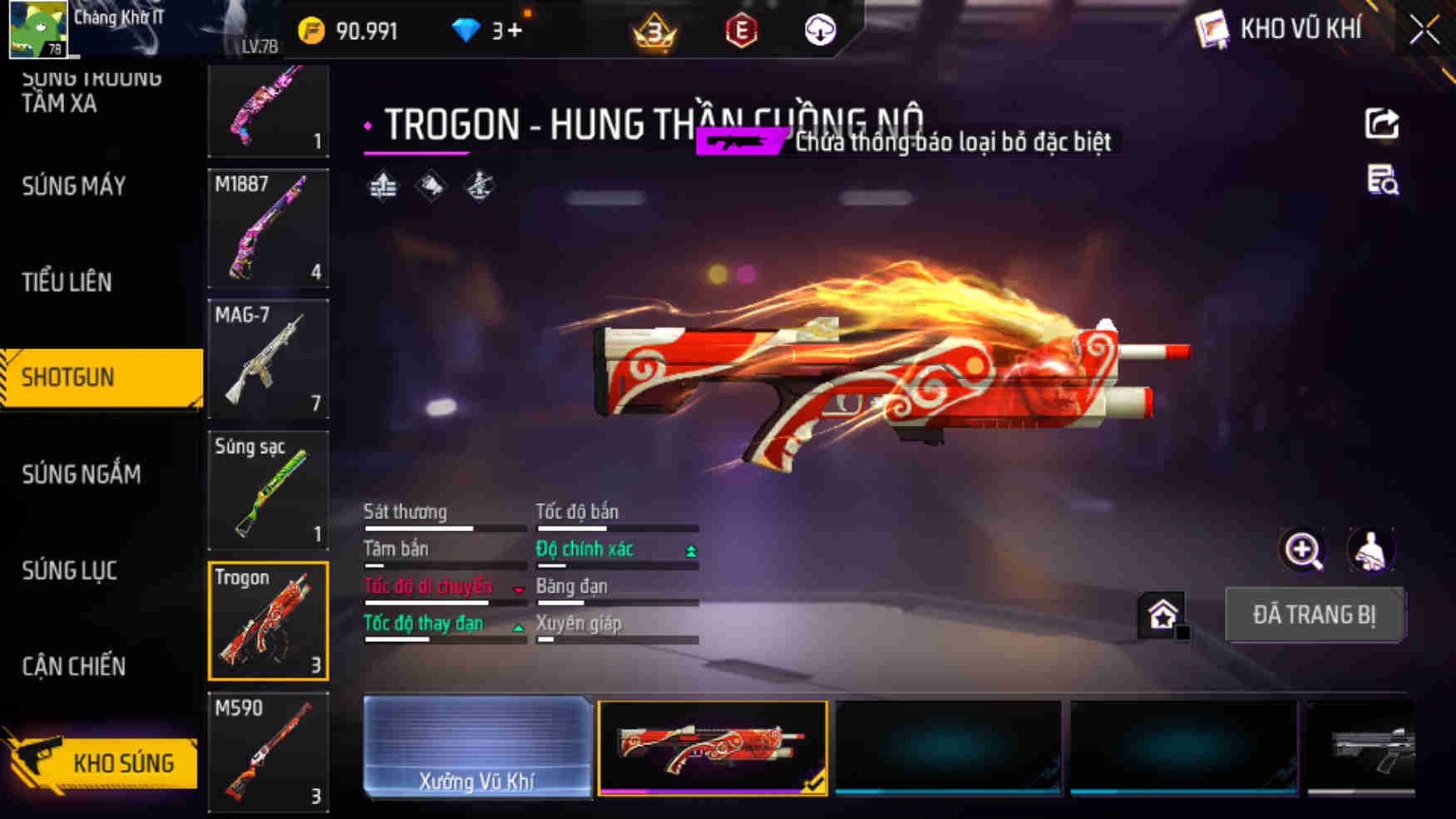This screenshot has height=819, width=1456.
Task: Expand the Tốc độ di chuyển stat arrow
Action: 520,588
